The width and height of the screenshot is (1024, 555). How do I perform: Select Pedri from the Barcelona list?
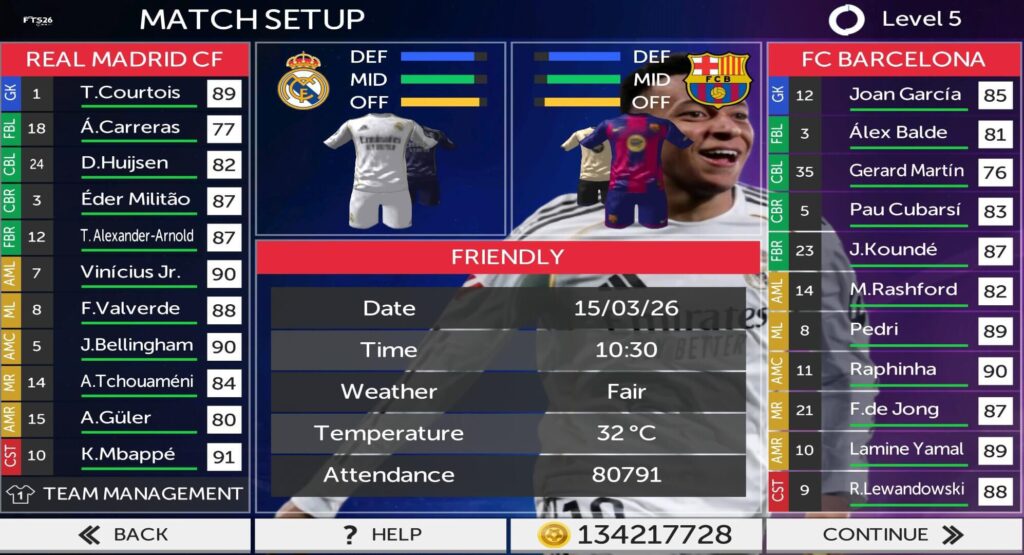point(874,330)
